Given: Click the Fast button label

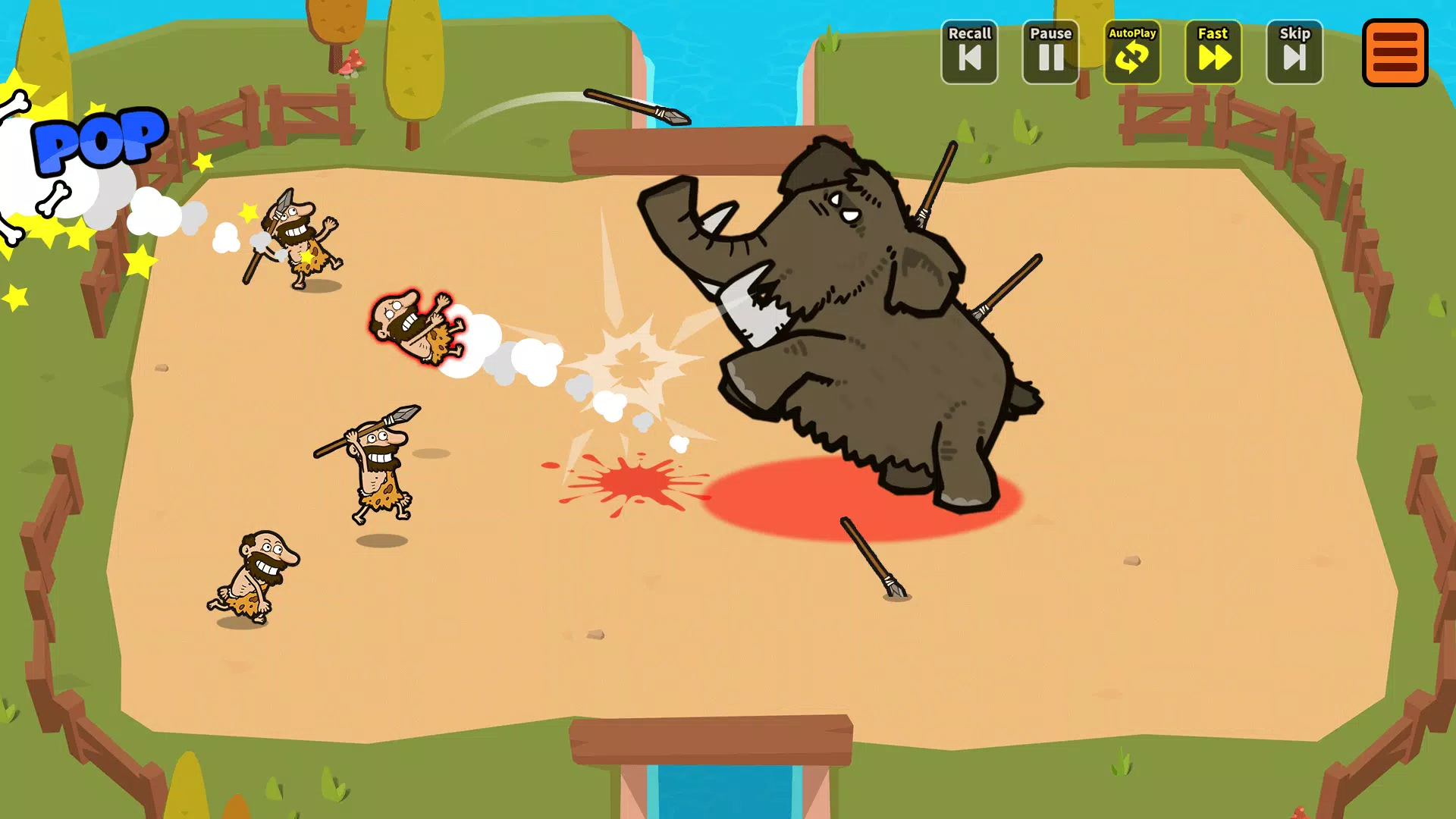Looking at the screenshot, I should click(1213, 33).
